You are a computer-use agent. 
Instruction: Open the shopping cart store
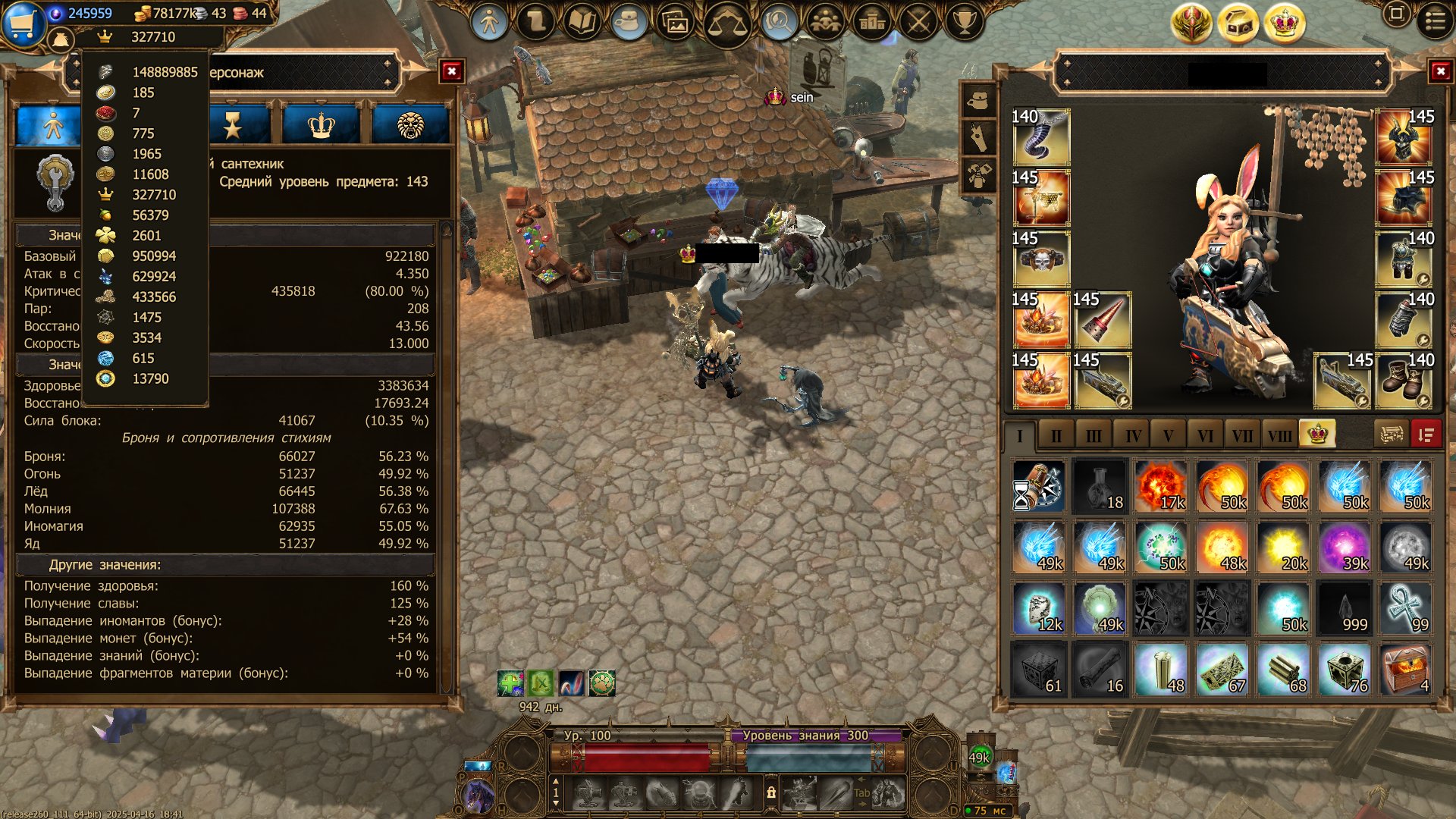(23, 23)
